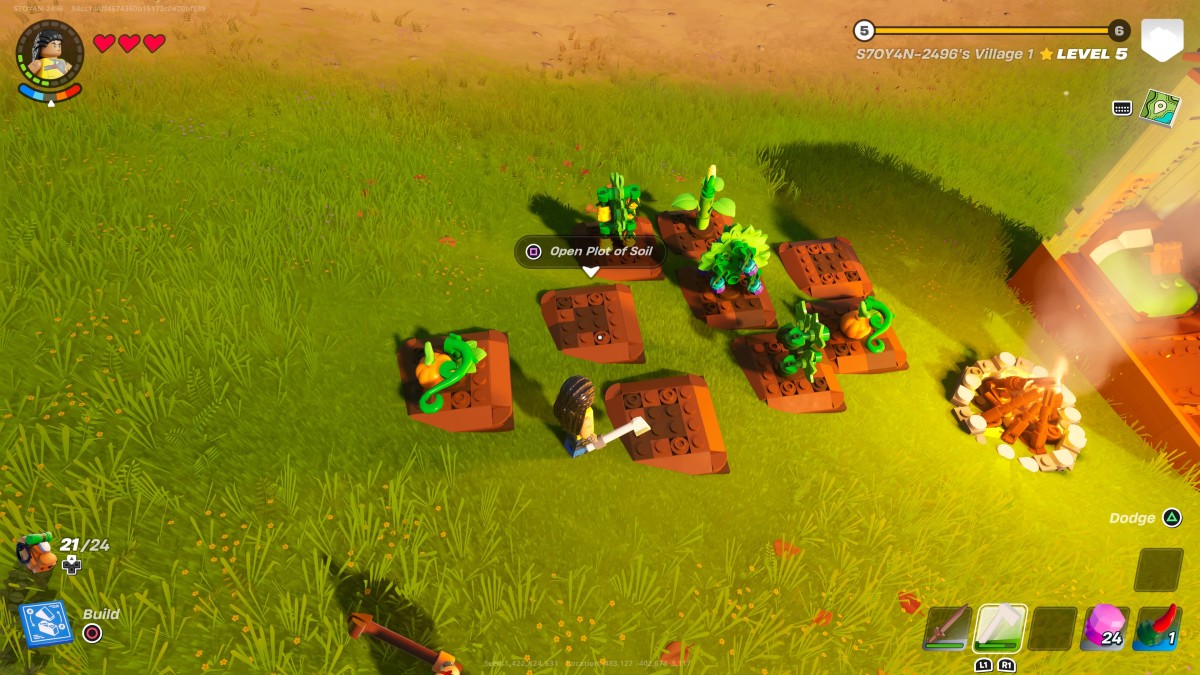Select the highlighted axe hotbar slot

1000,627
